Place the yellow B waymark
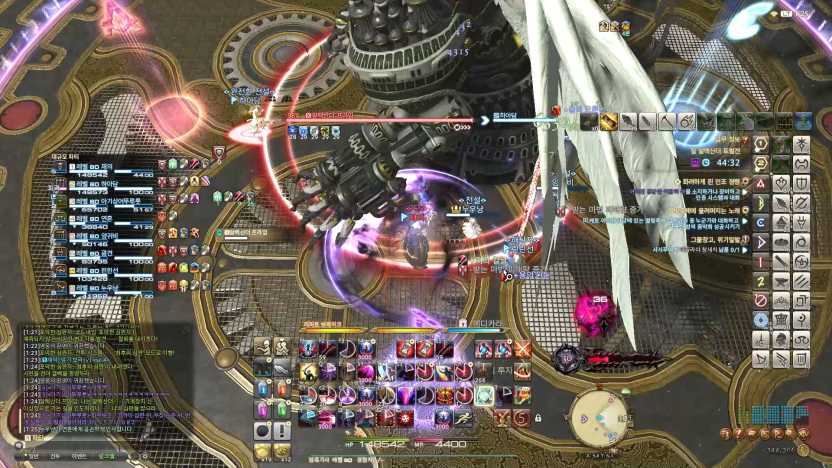 point(762,203)
